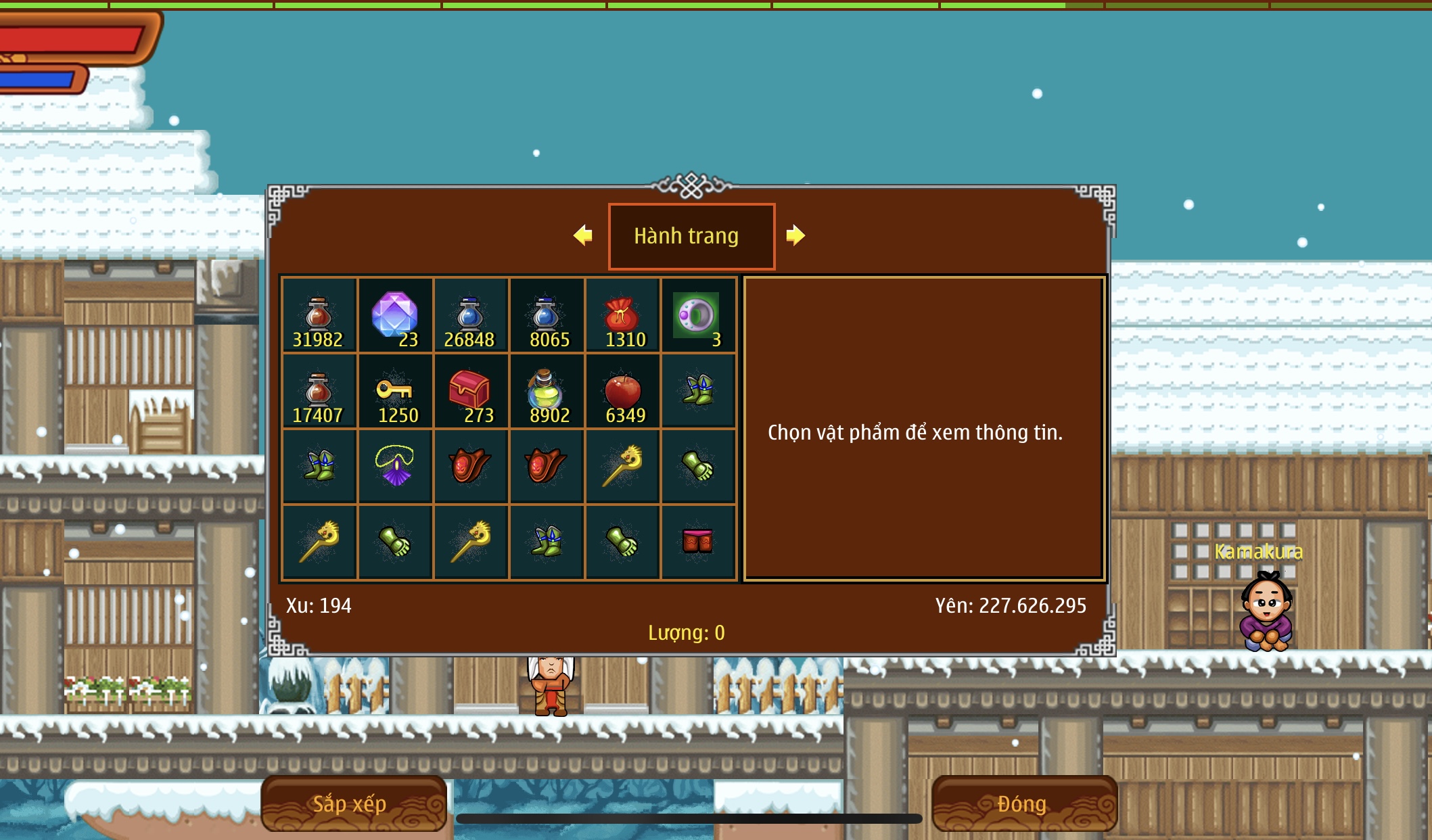Screen dimensions: 1432x840
Task: Select the purple fan necklace item
Action: click(x=395, y=466)
